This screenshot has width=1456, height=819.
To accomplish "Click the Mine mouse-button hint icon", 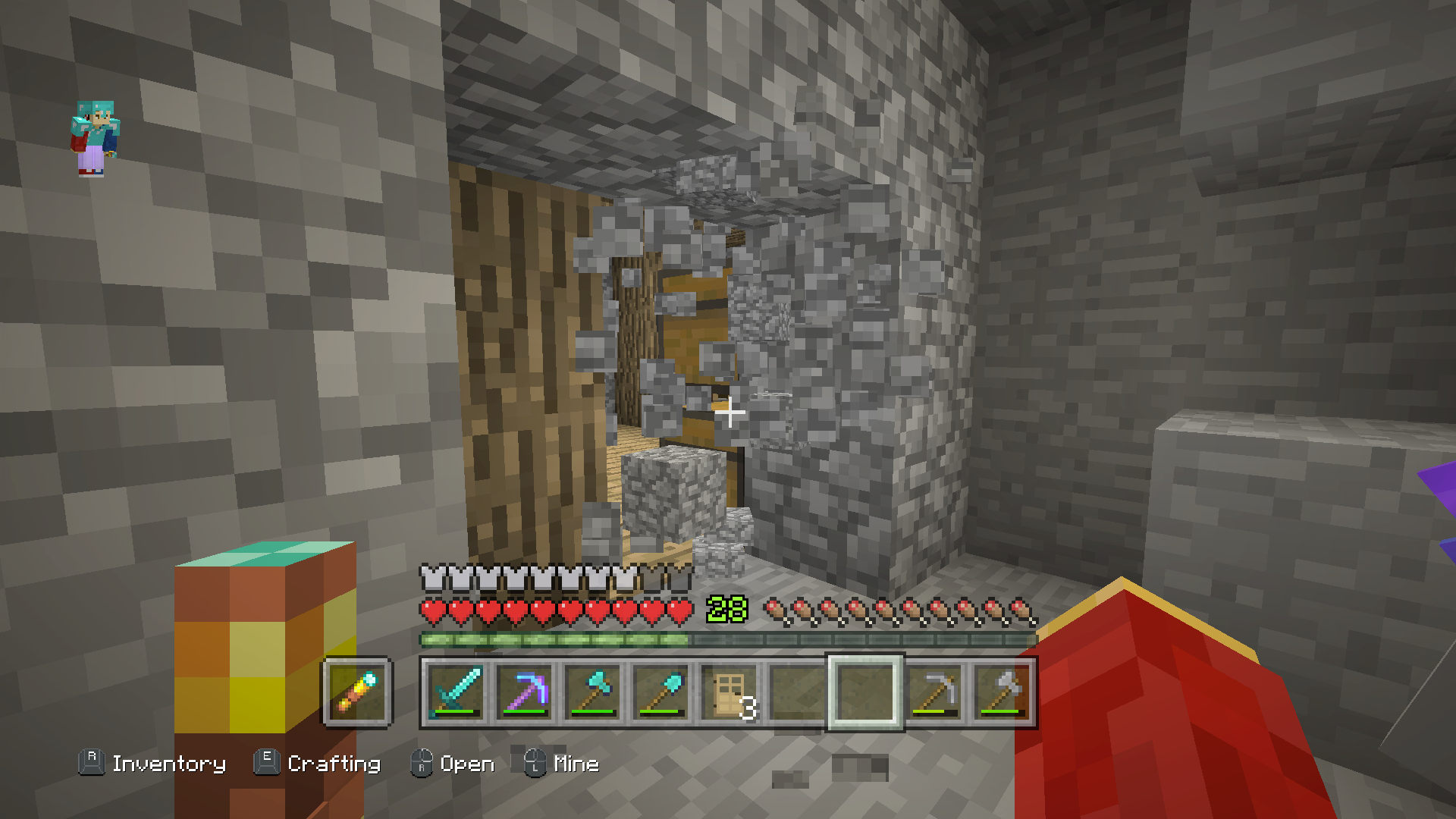I will 535,763.
